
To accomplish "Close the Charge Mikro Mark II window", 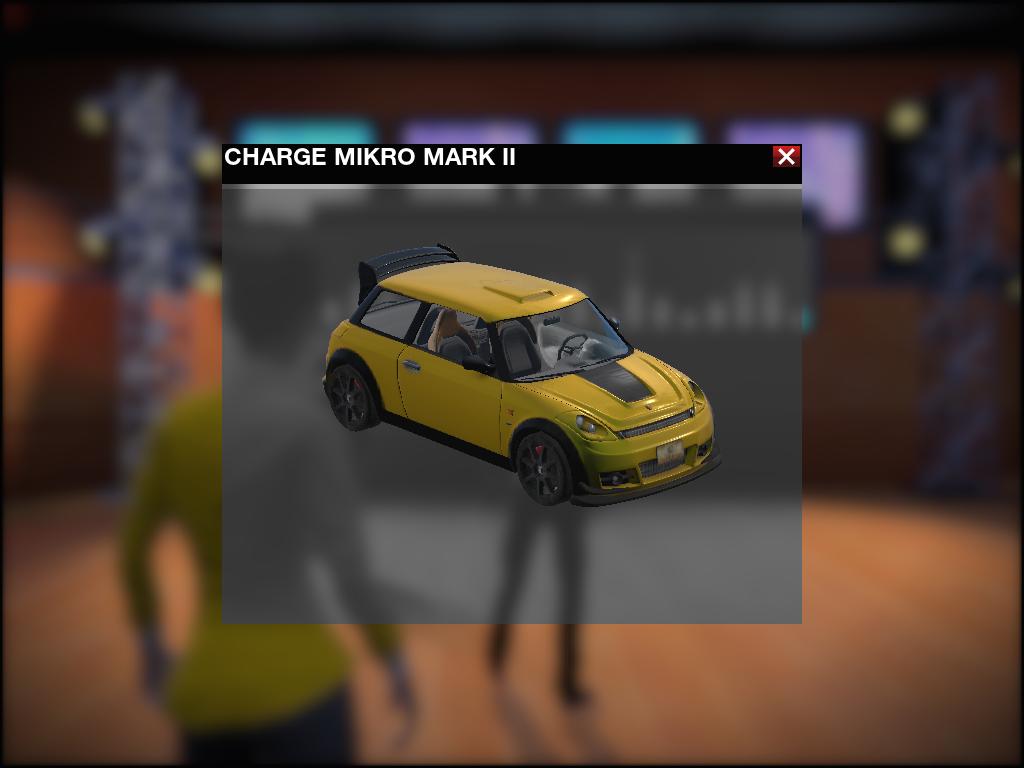I will (x=786, y=157).
